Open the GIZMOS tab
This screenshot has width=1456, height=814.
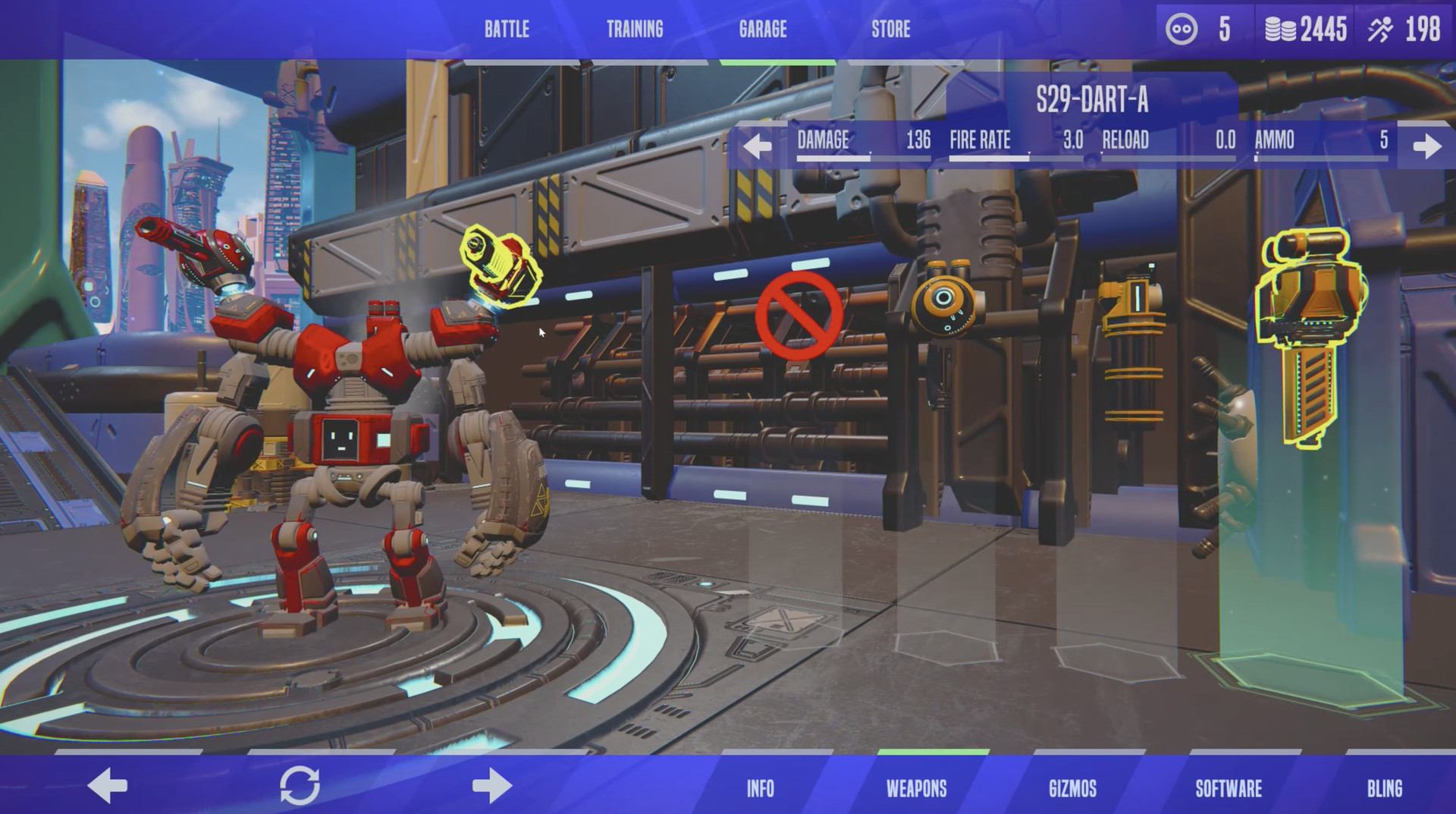[x=1072, y=789]
